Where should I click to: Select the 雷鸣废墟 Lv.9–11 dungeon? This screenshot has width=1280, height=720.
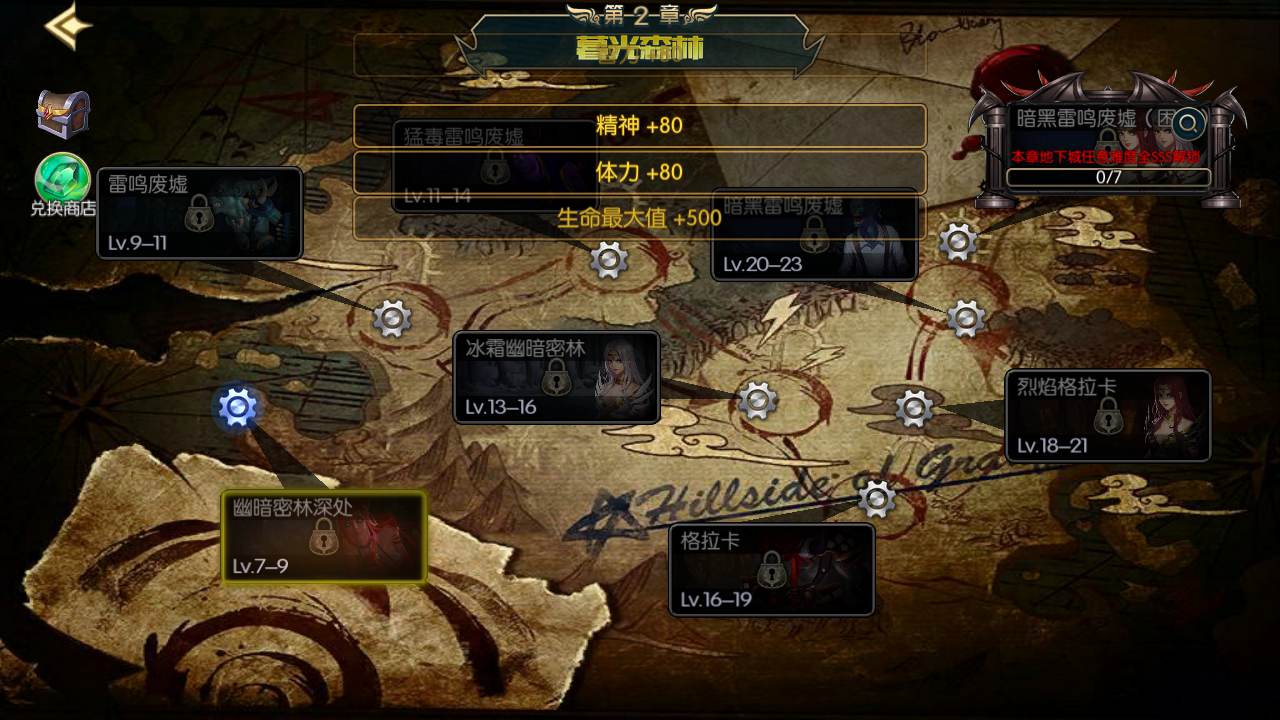click(x=200, y=213)
